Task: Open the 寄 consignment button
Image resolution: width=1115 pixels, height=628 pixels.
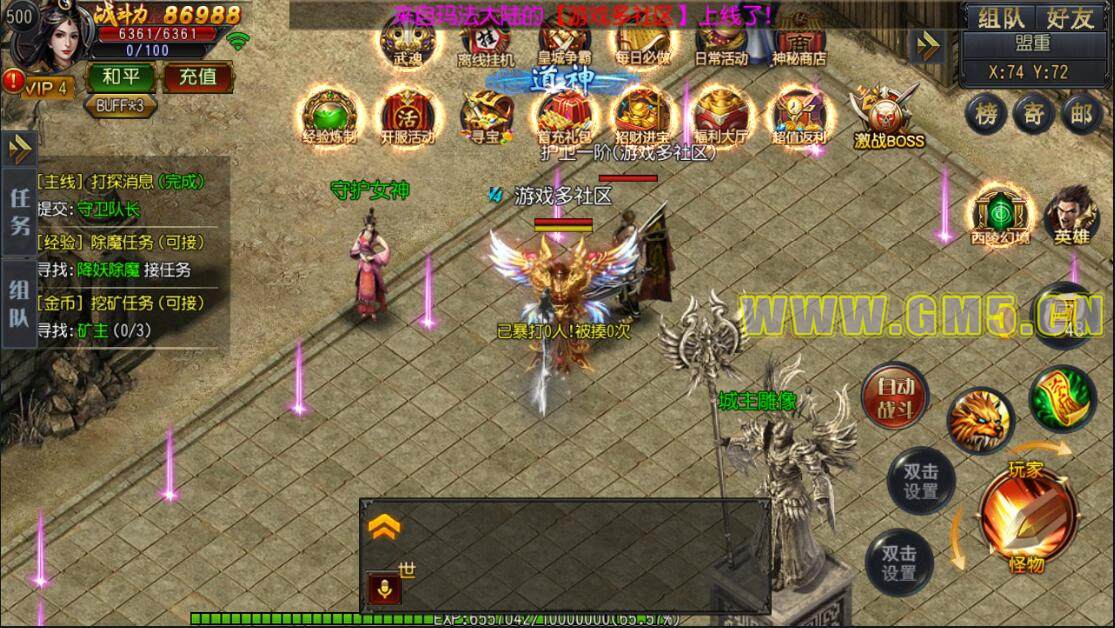Action: [1033, 114]
